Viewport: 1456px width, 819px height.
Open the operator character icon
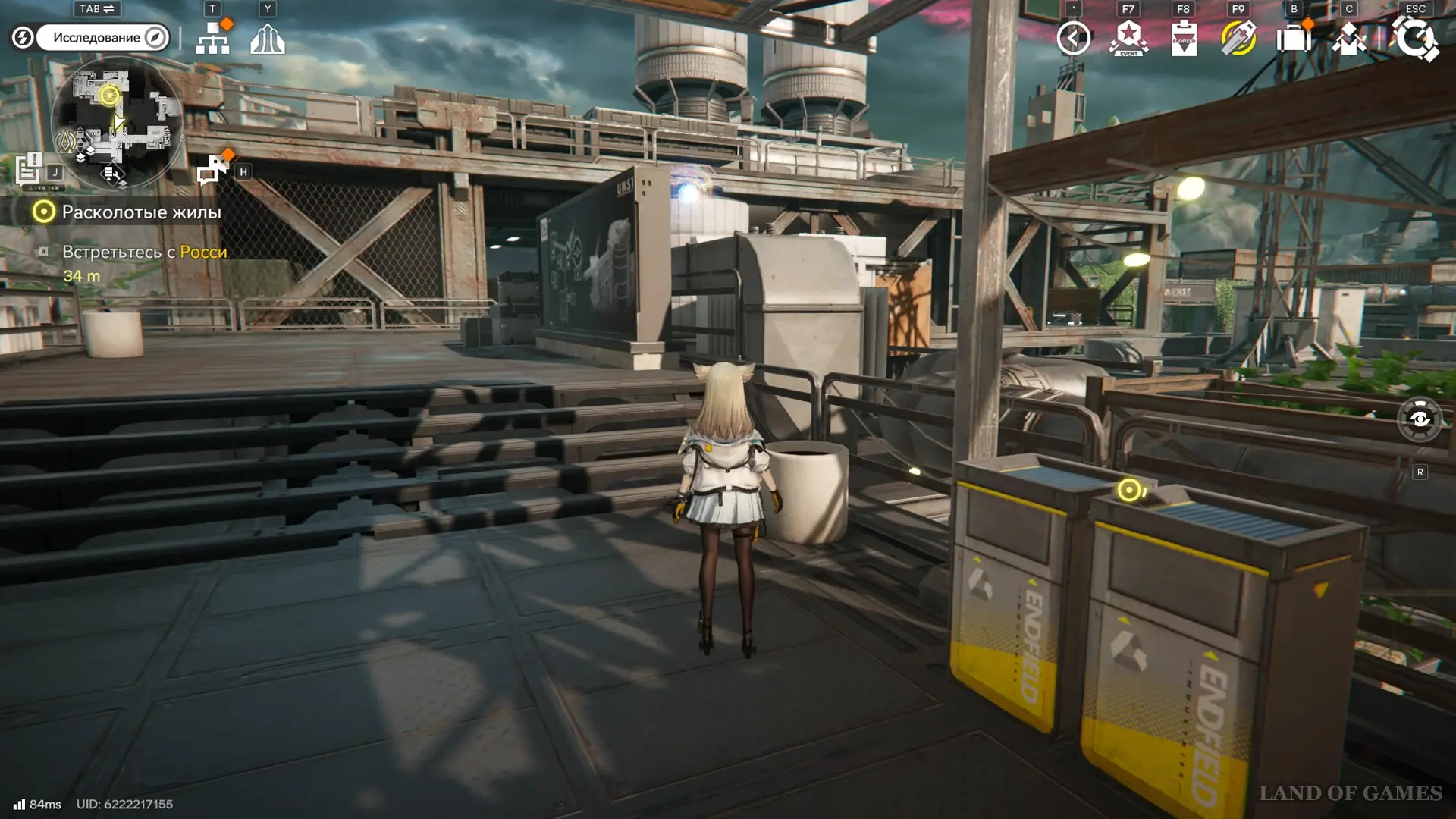click(1349, 38)
